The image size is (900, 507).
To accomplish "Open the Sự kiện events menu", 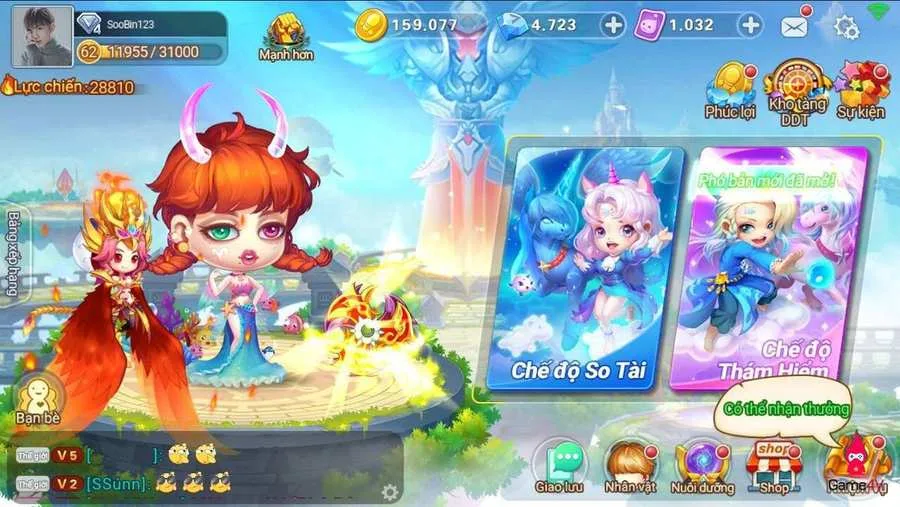I will (x=861, y=88).
